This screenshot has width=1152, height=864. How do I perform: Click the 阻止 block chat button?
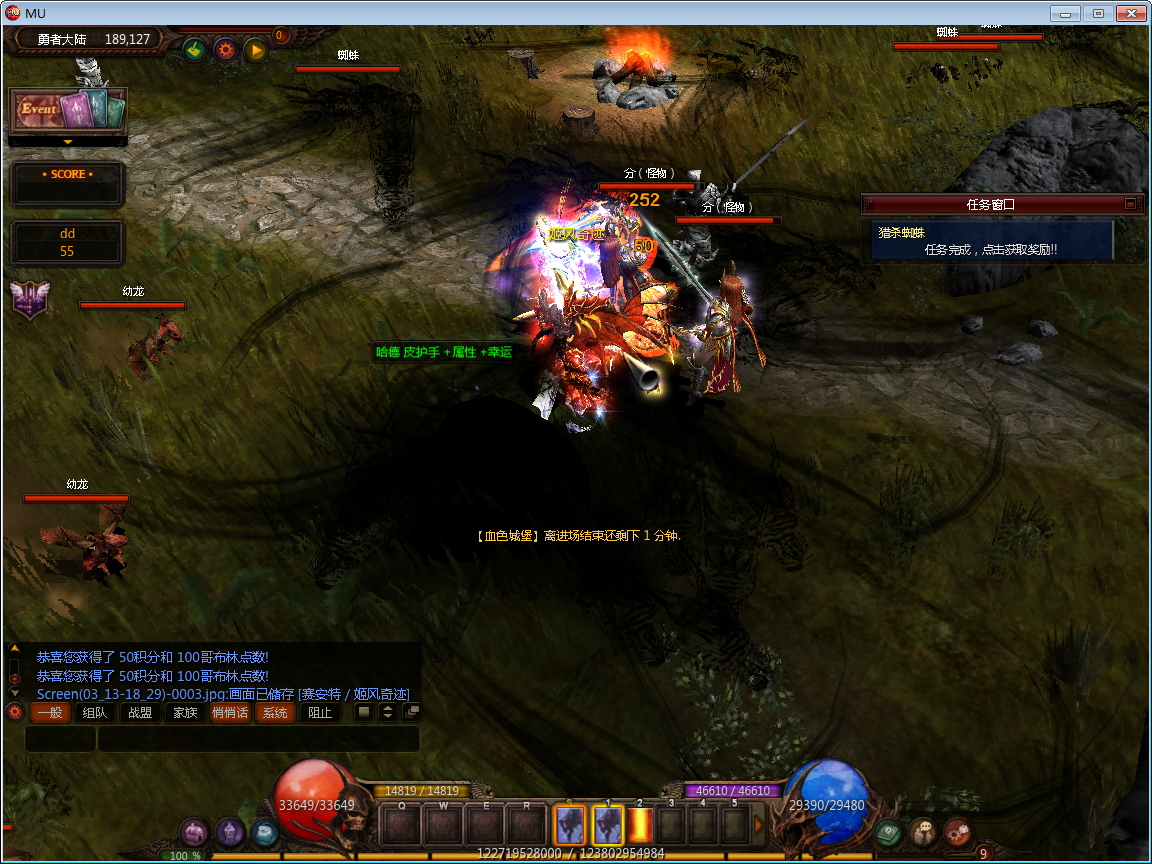point(320,713)
